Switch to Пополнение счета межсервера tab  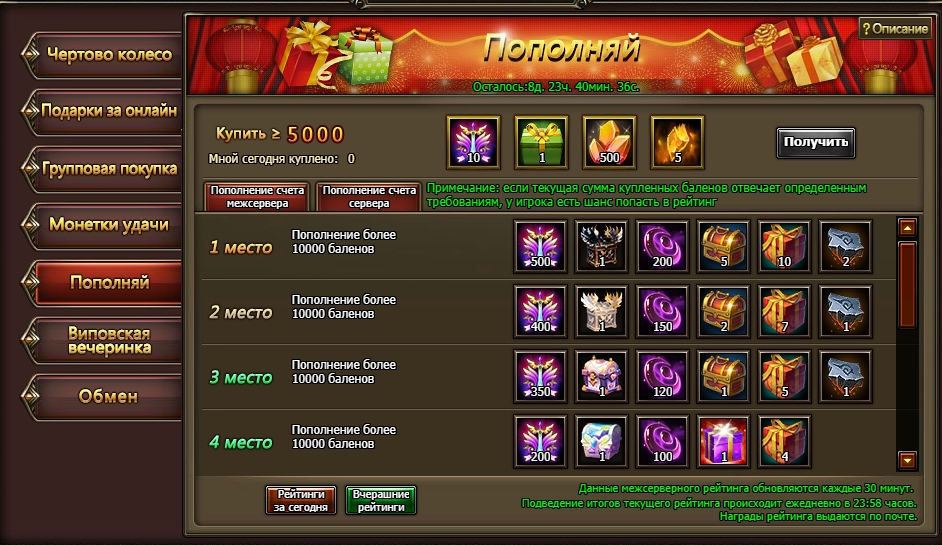pos(256,196)
